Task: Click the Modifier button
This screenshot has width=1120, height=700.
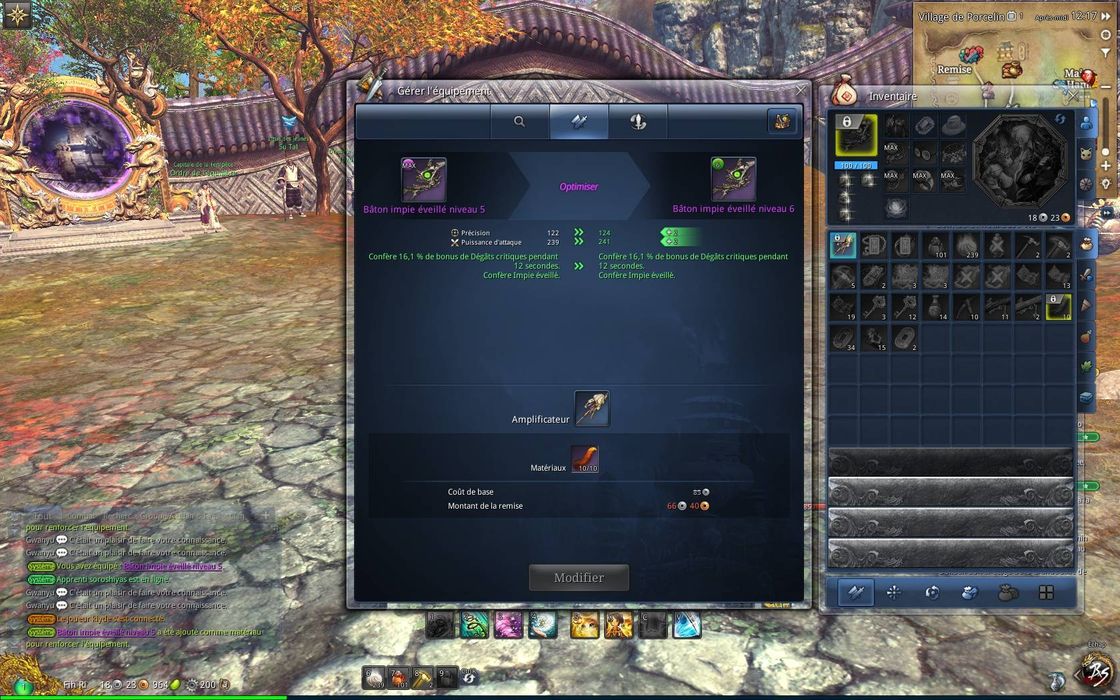Action: (x=579, y=577)
